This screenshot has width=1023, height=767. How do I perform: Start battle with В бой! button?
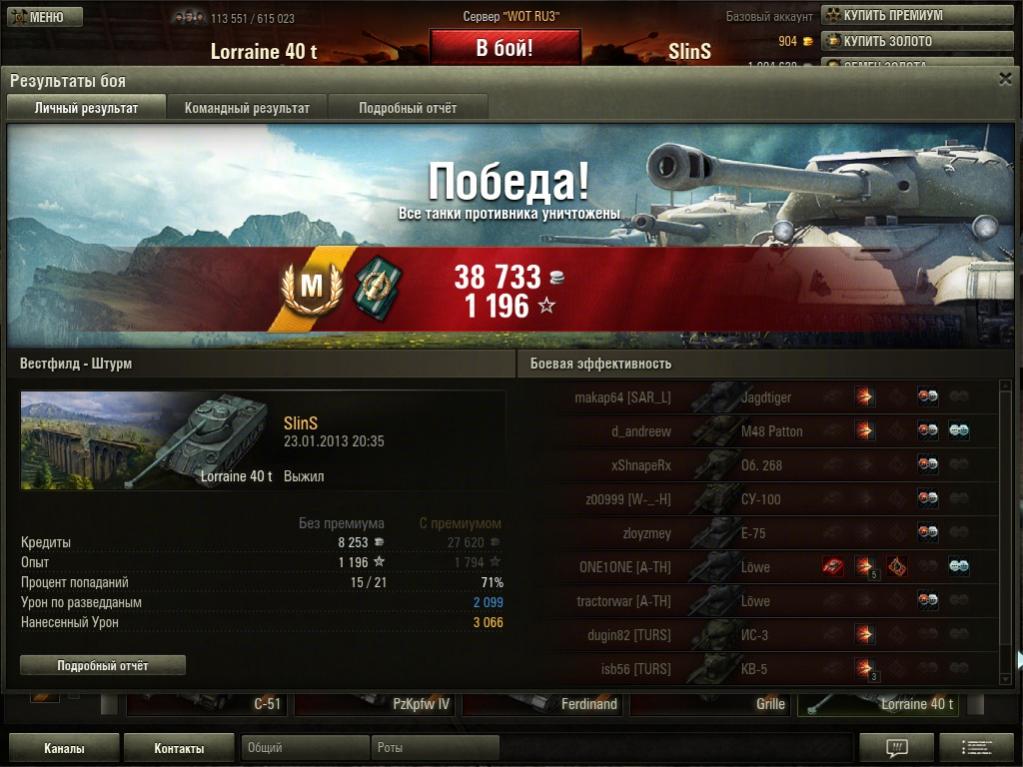505,48
